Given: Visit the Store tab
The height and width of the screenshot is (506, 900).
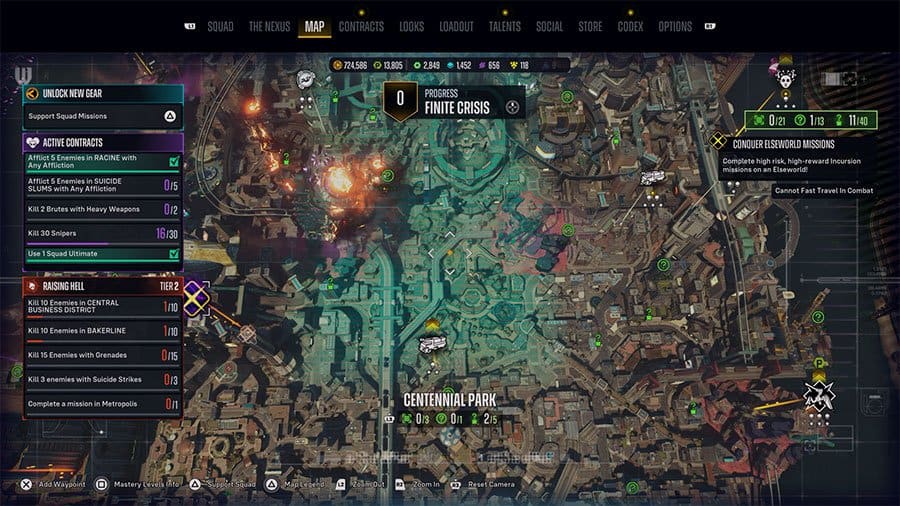Looking at the screenshot, I should click(590, 26).
